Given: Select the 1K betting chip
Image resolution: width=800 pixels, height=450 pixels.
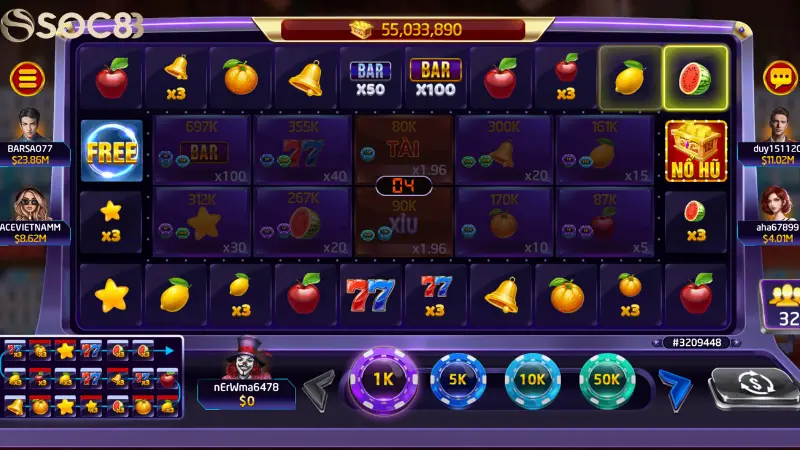Looking at the screenshot, I should [383, 381].
